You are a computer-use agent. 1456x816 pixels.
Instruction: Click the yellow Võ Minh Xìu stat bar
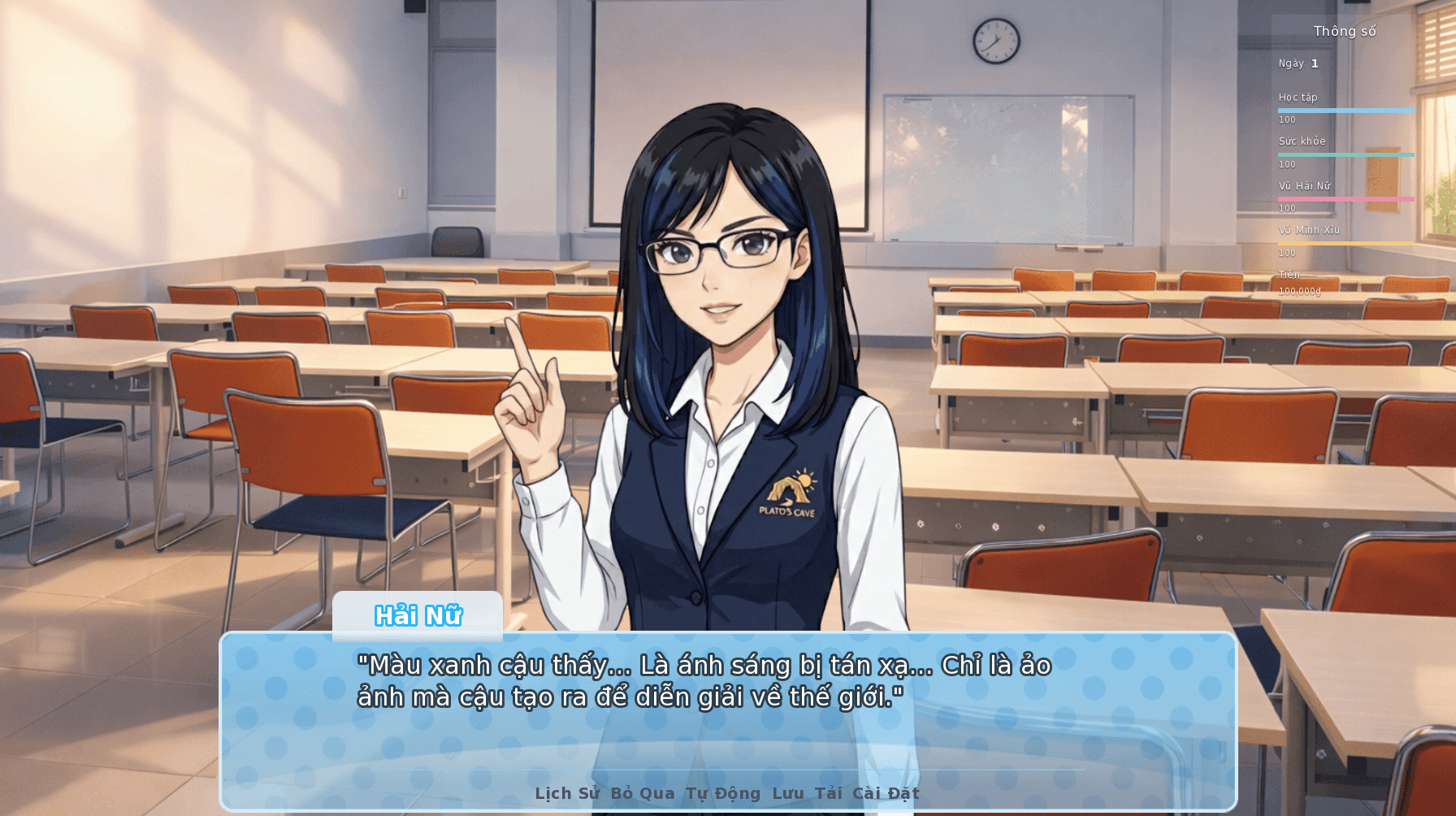pos(1346,244)
